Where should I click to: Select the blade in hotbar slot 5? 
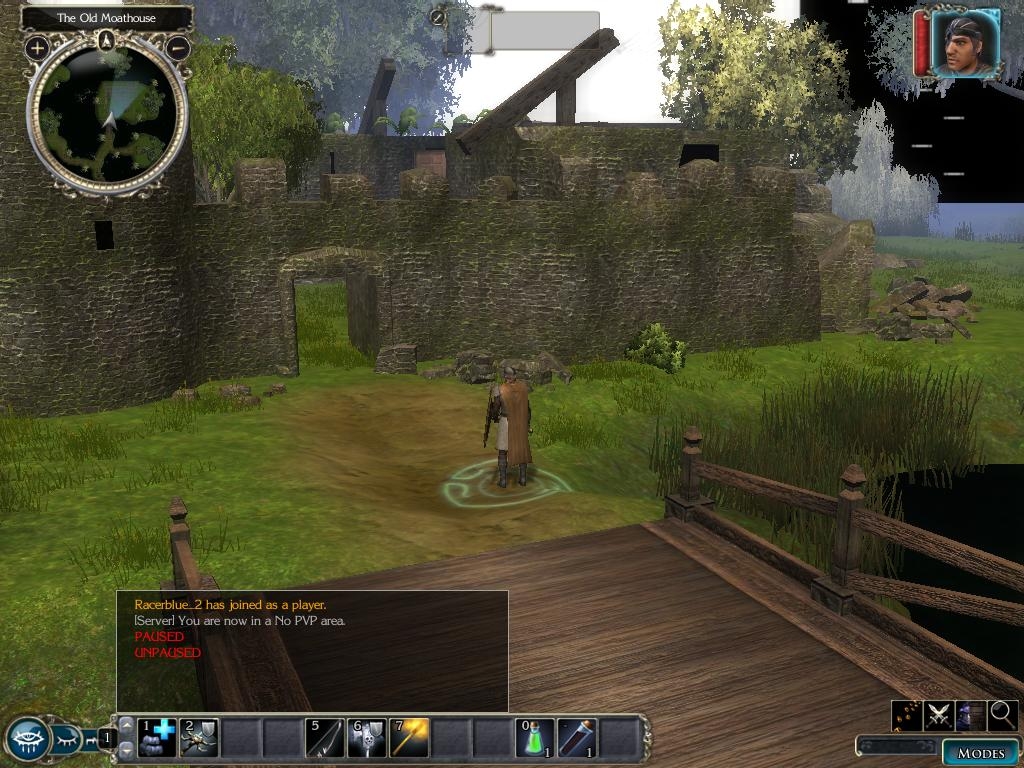pyautogui.click(x=325, y=738)
